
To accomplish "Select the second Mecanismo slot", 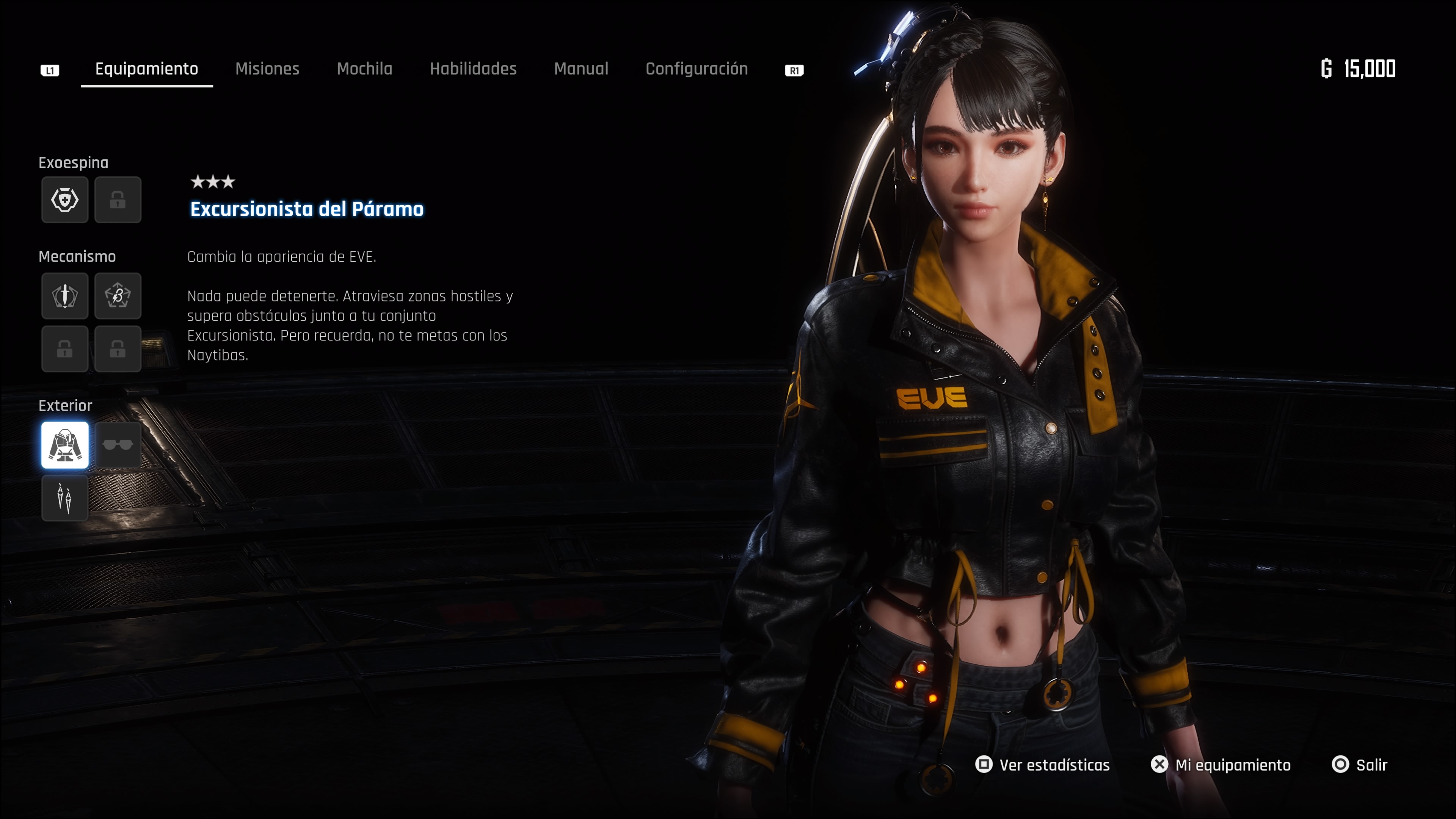I will click(118, 296).
